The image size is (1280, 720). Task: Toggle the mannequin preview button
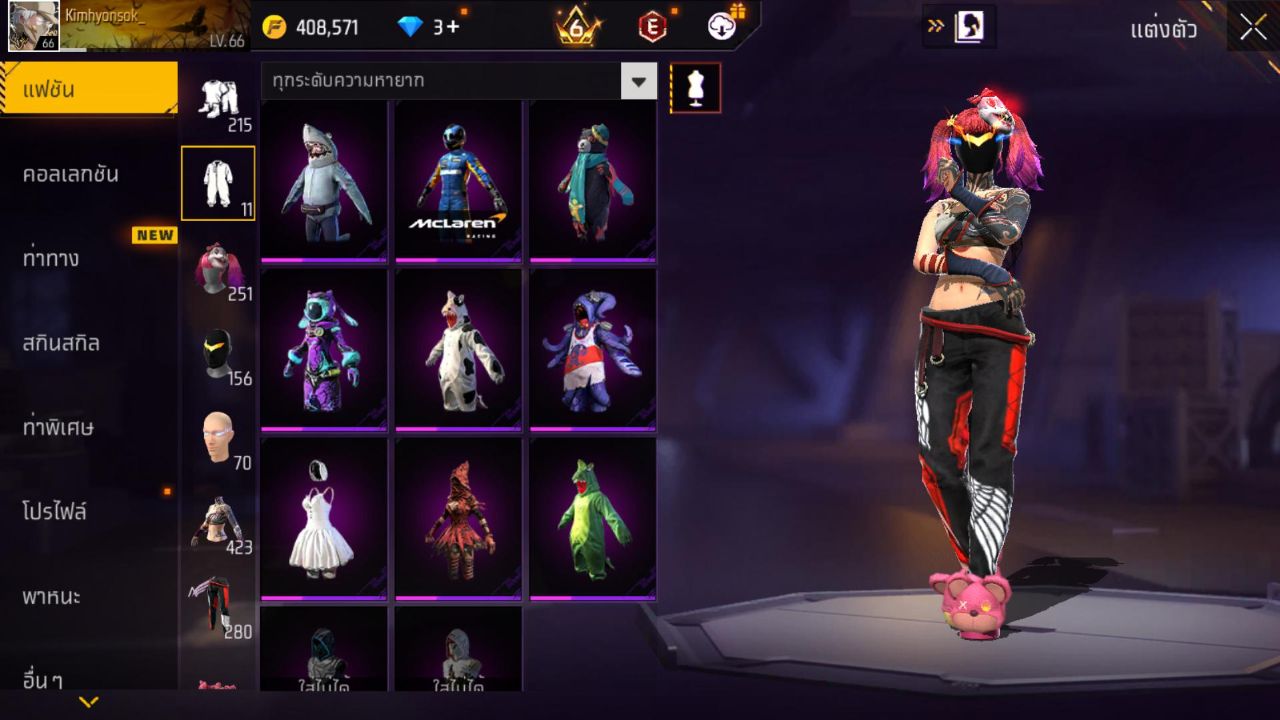coord(695,88)
